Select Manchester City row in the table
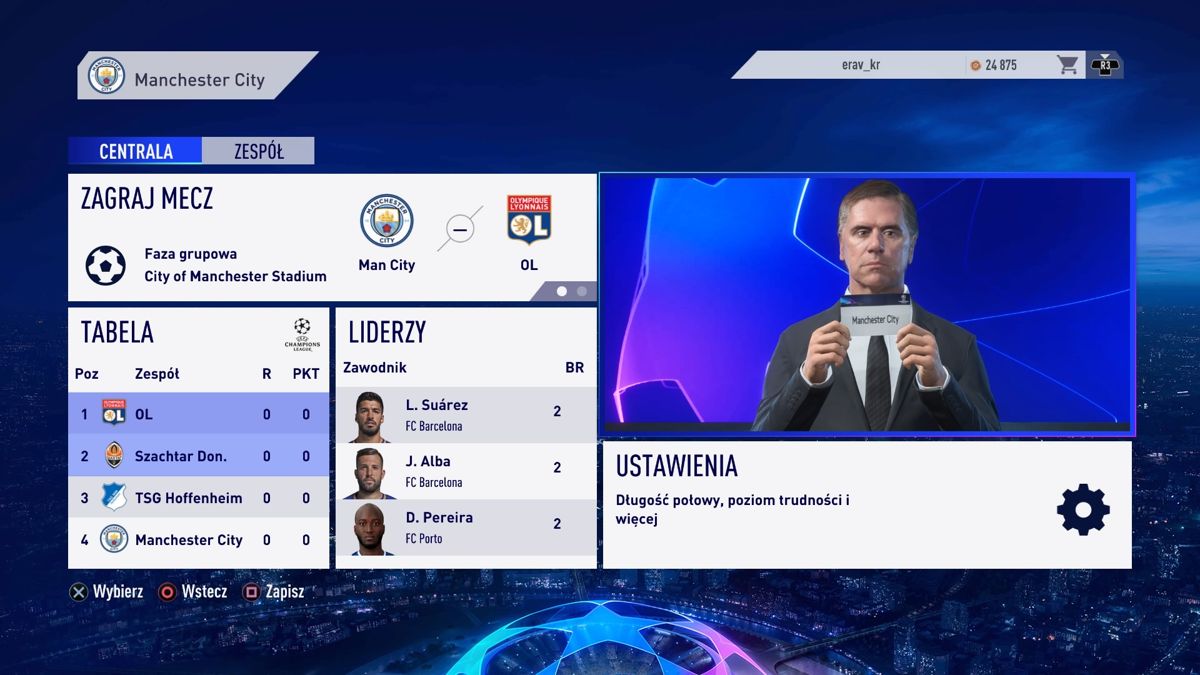 [198, 540]
